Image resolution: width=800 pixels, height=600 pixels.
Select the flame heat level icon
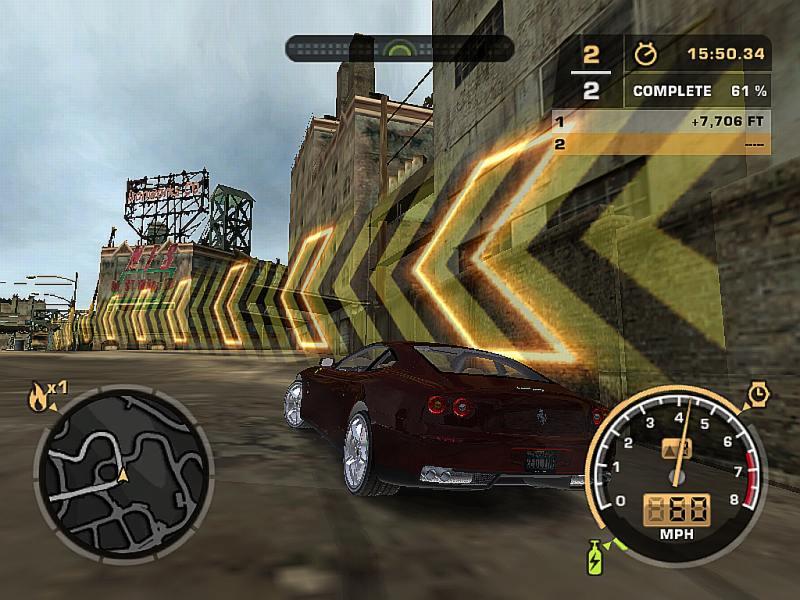[39, 399]
